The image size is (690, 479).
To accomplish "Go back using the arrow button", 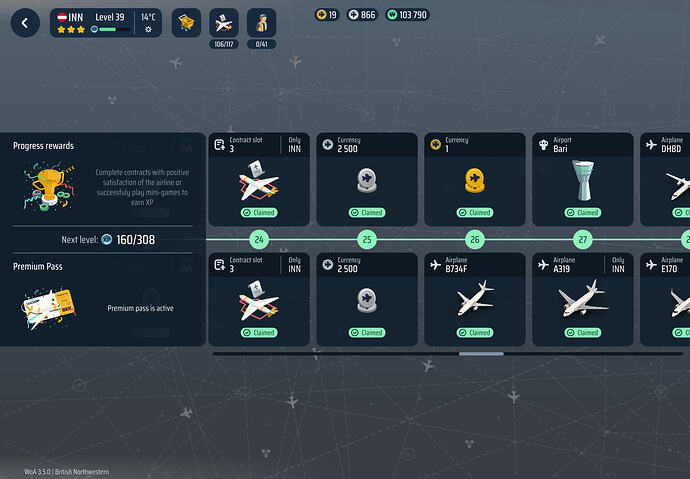I will coord(25,23).
